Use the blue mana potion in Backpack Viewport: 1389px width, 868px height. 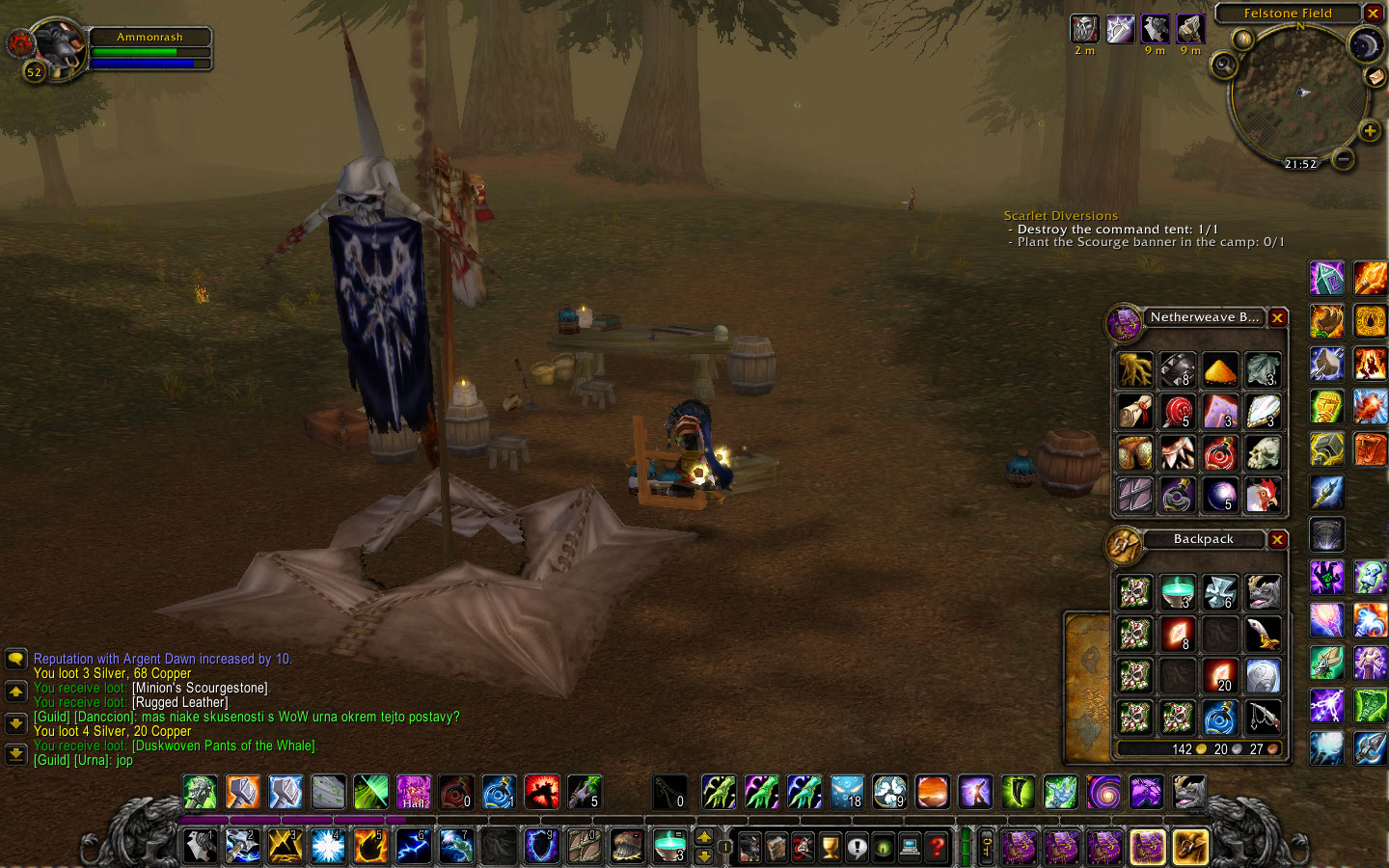pyautogui.click(x=1220, y=718)
